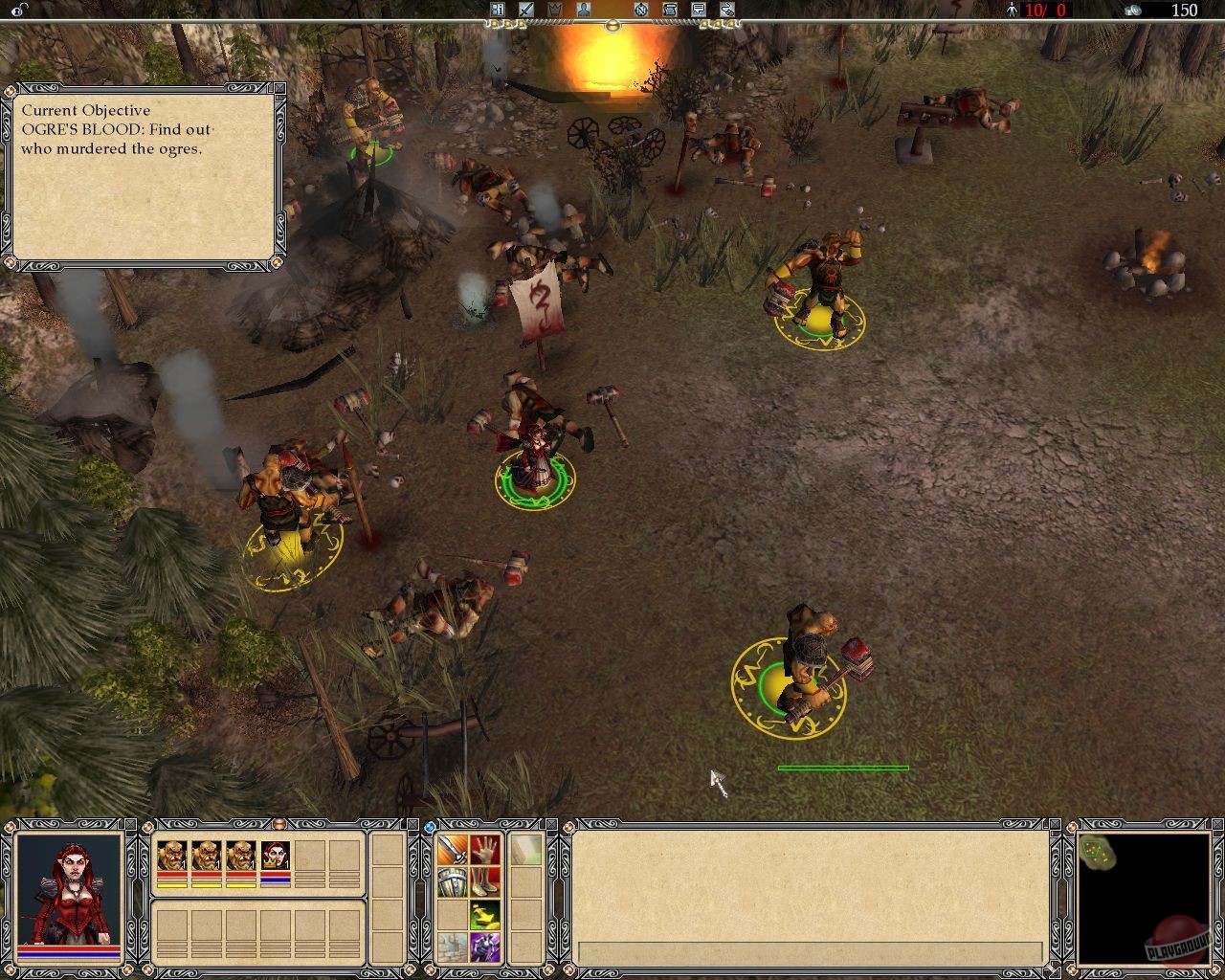Open the camera bookmark icon on the top bar
The width and height of the screenshot is (1225, 980).
click(x=727, y=10)
